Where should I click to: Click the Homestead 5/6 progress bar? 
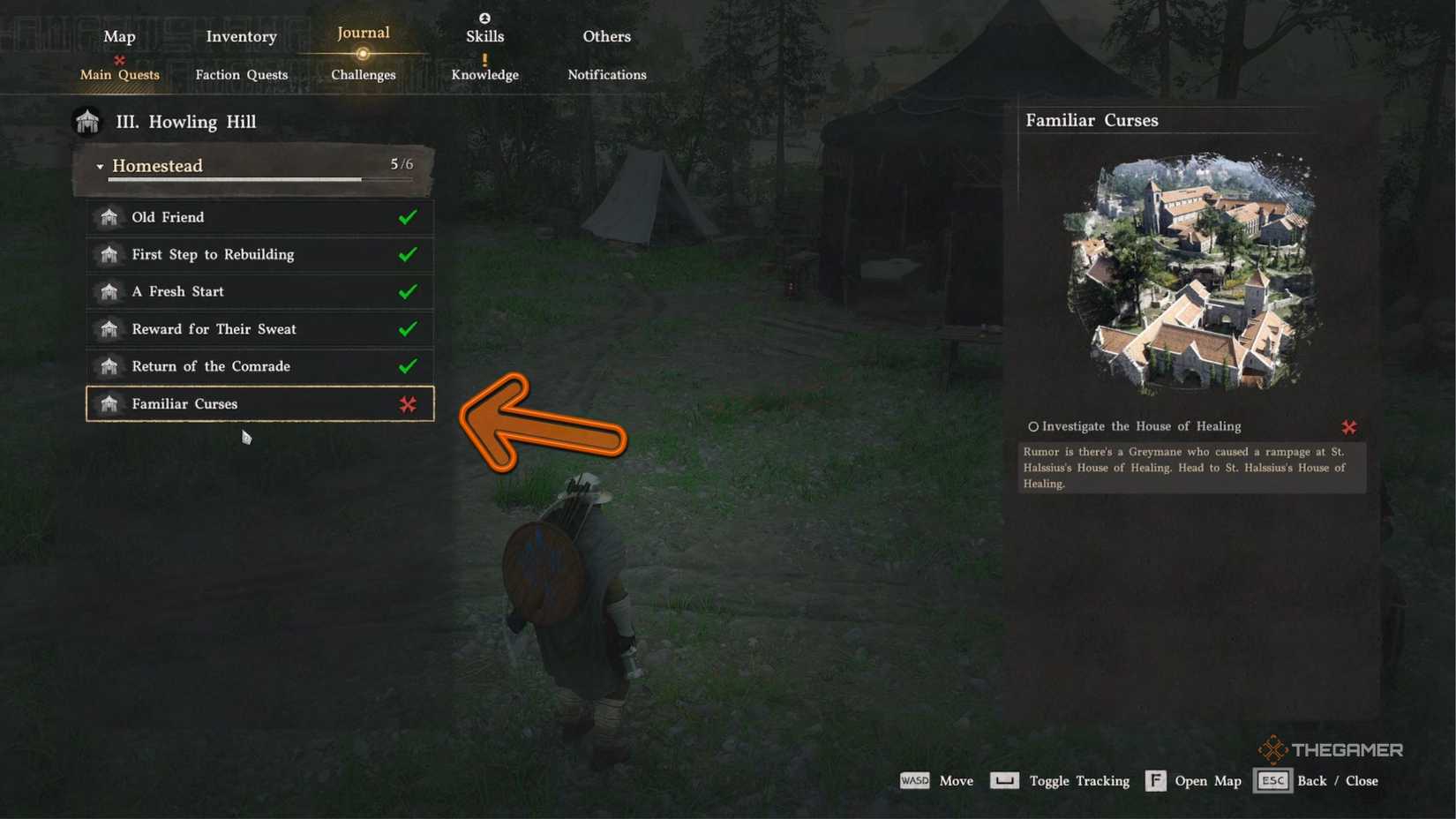[234, 179]
